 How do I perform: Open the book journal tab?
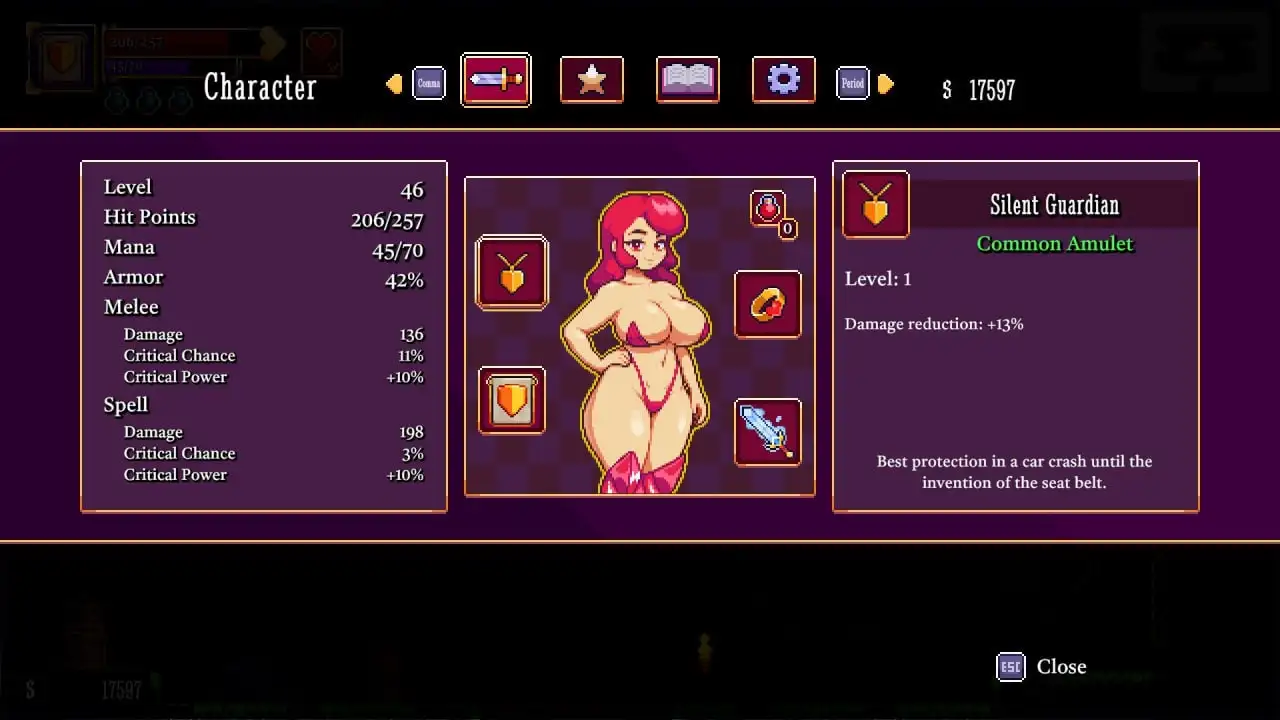688,80
